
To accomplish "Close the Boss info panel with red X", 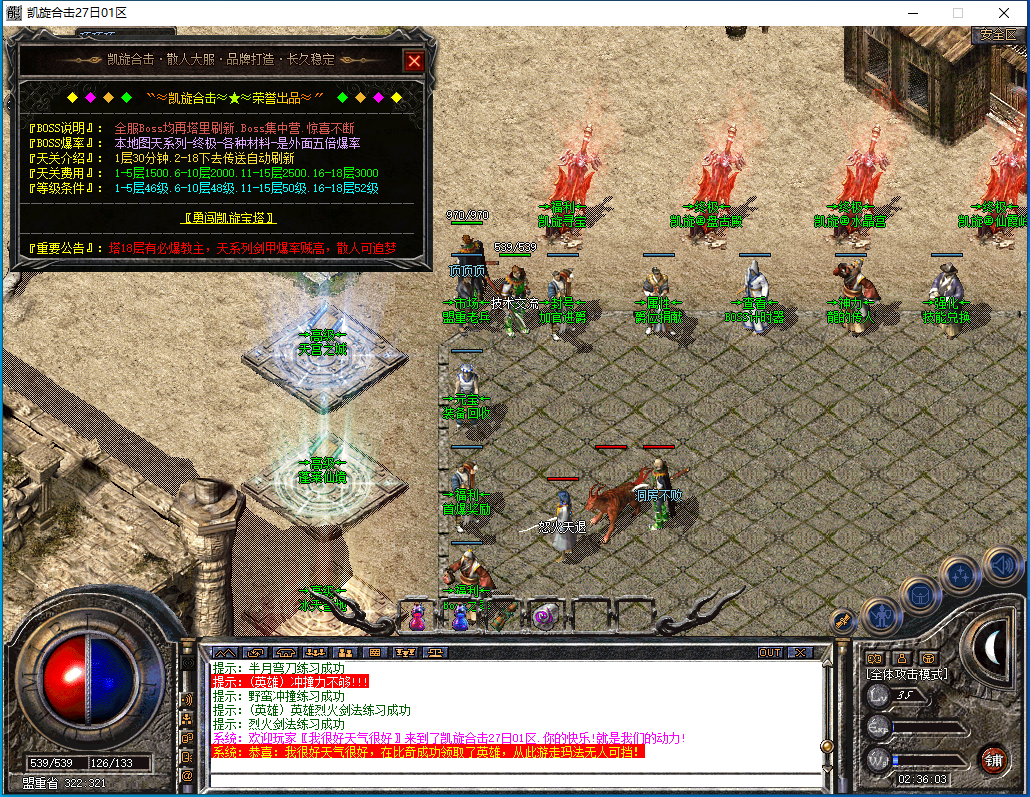I will pos(414,61).
